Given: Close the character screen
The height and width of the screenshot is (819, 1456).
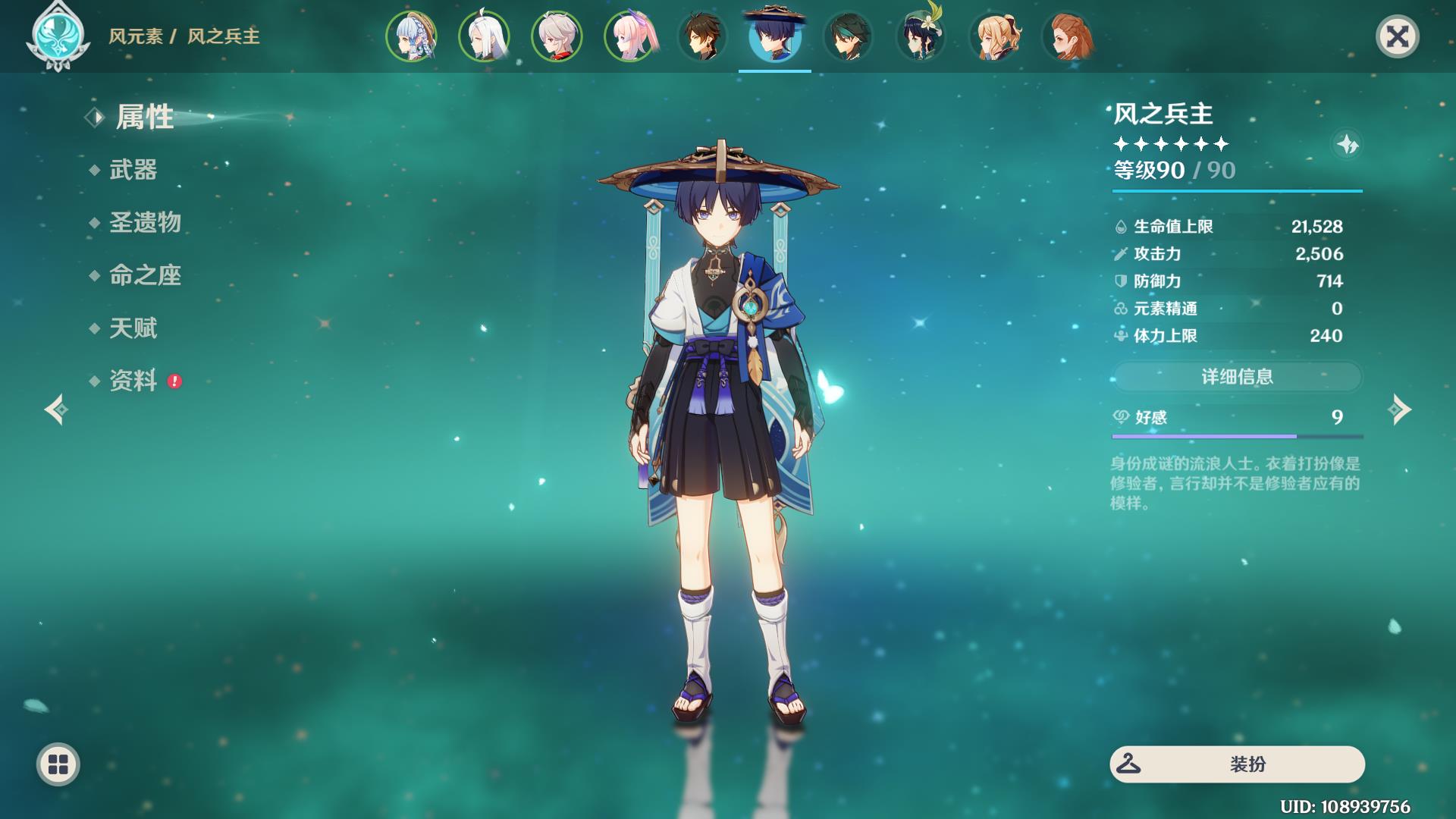Looking at the screenshot, I should pyautogui.click(x=1397, y=36).
